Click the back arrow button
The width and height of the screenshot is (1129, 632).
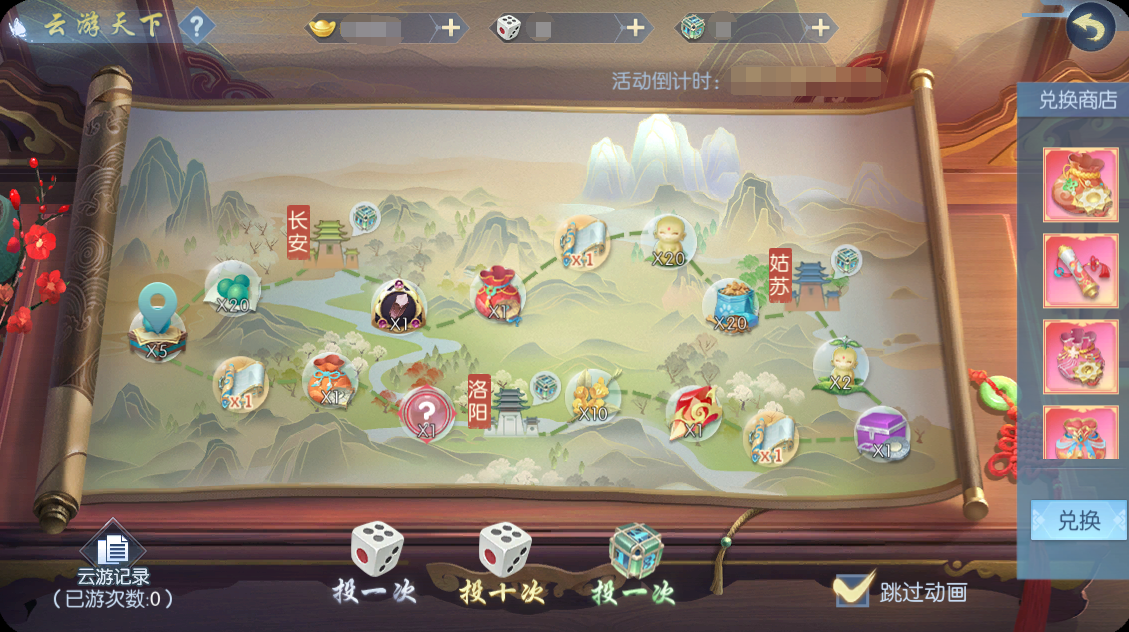click(x=1089, y=28)
